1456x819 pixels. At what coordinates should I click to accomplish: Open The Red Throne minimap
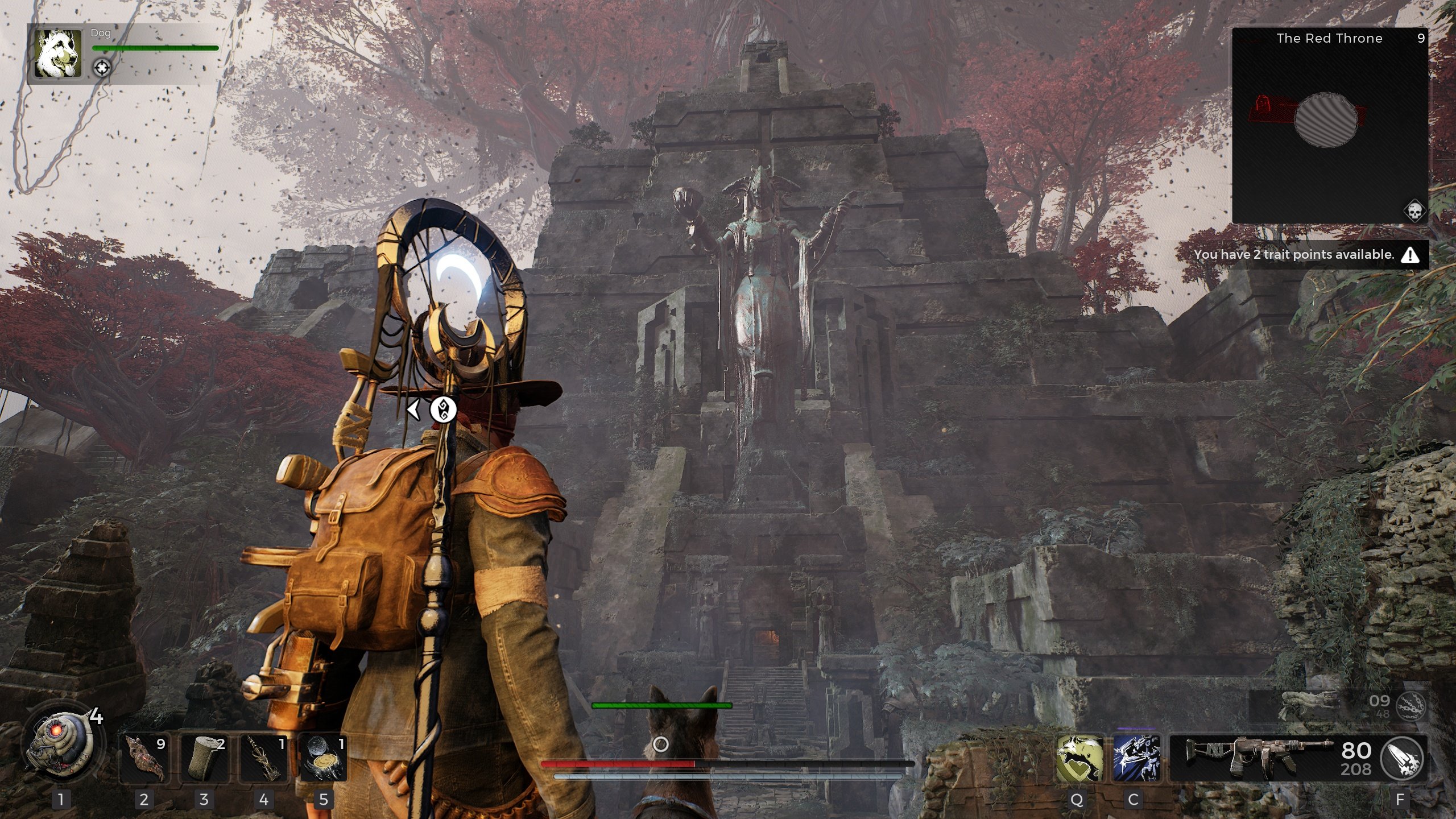click(1330, 125)
